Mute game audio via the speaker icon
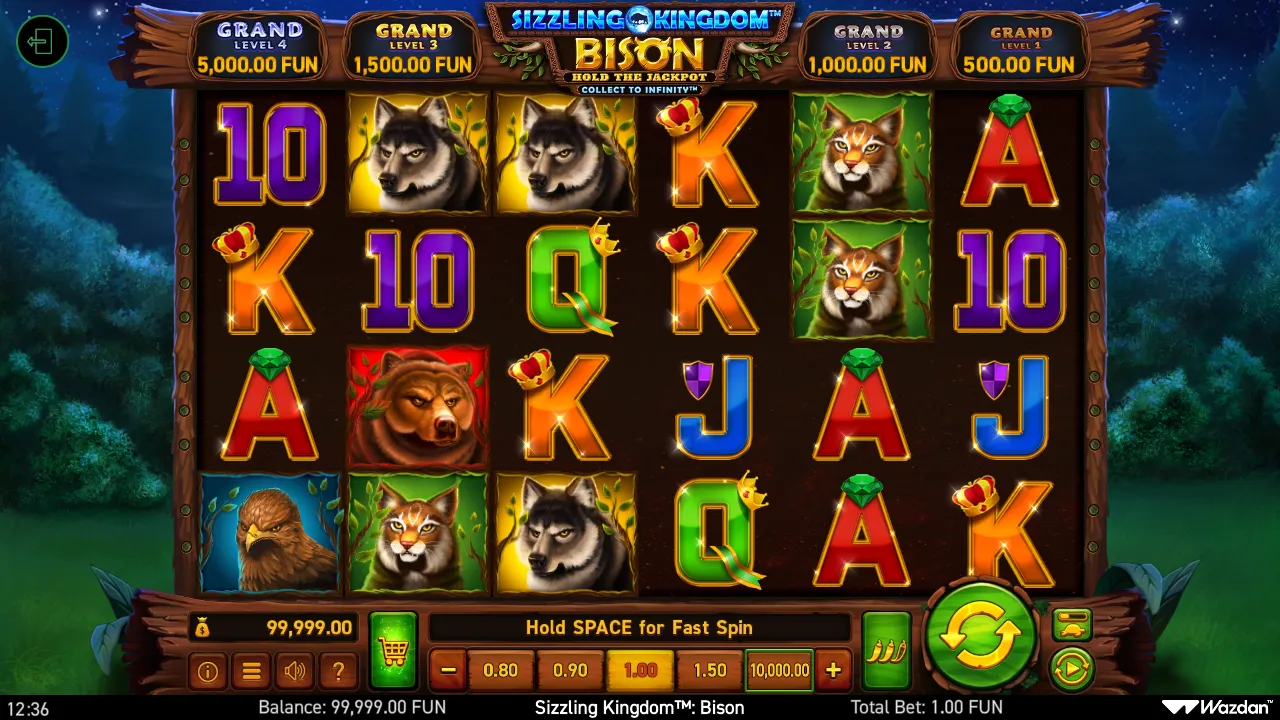Viewport: 1280px width, 720px height. pos(294,671)
